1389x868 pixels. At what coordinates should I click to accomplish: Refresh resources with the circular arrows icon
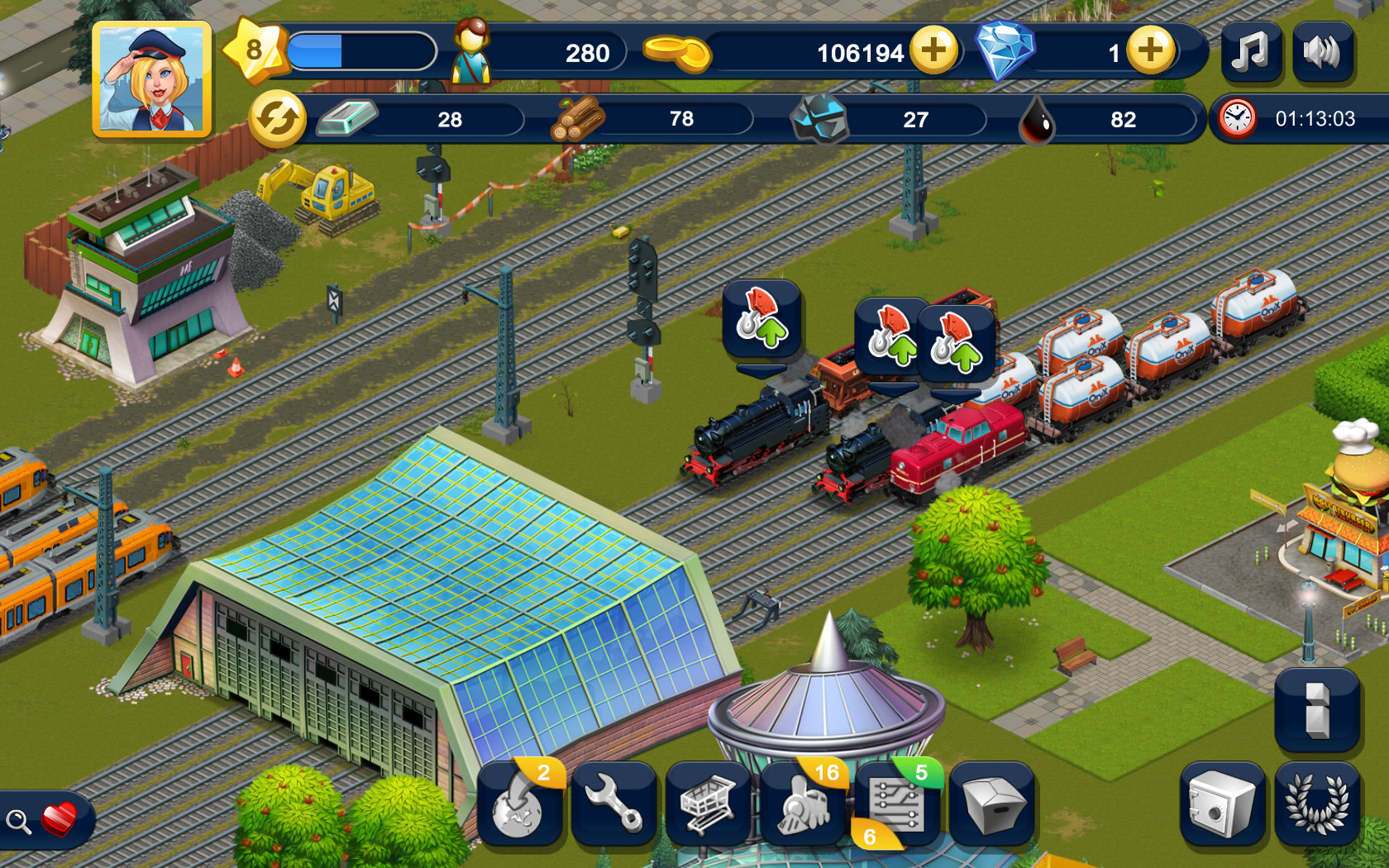pyautogui.click(x=279, y=117)
